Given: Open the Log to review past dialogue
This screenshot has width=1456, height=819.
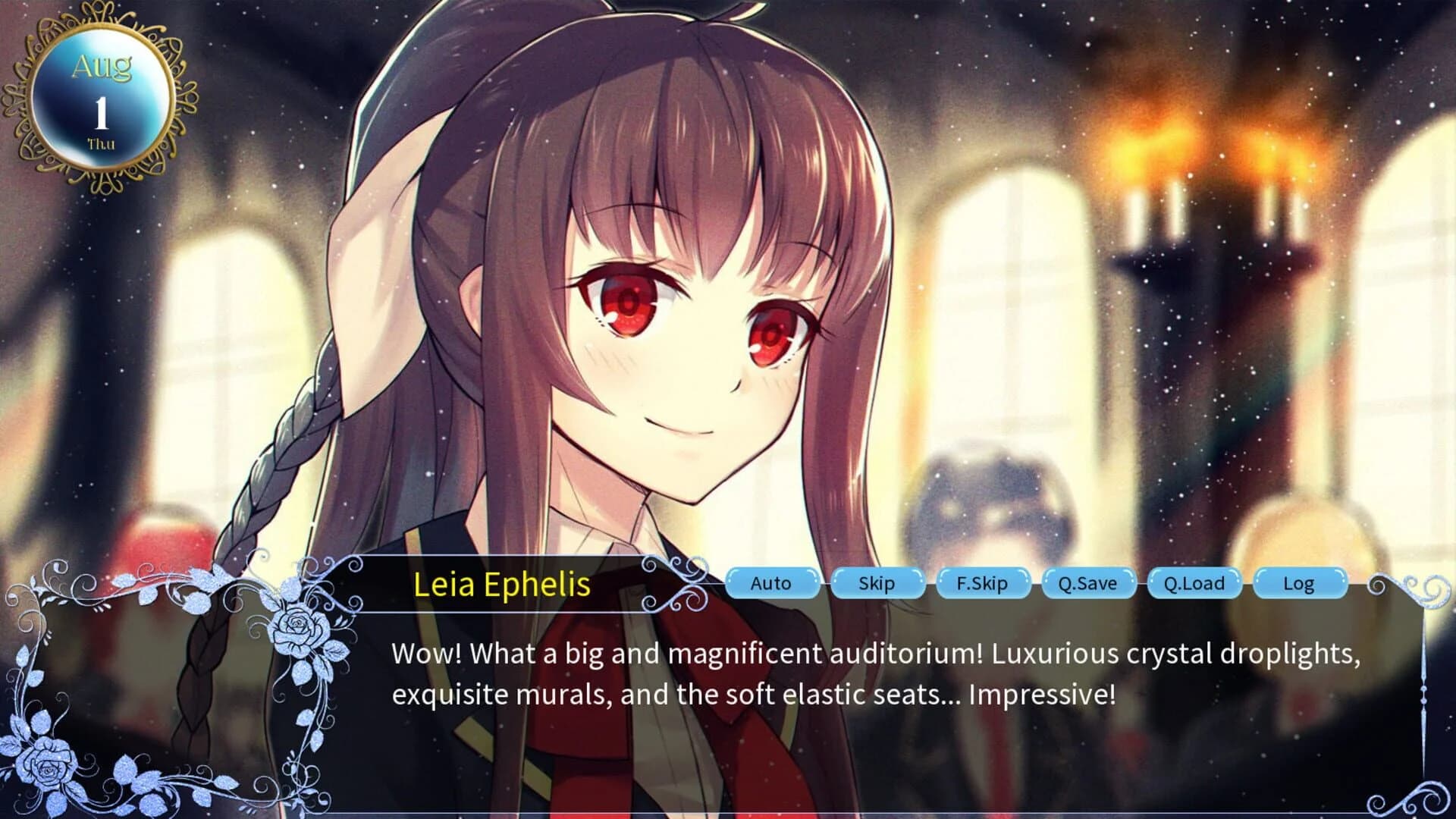Looking at the screenshot, I should [x=1300, y=584].
